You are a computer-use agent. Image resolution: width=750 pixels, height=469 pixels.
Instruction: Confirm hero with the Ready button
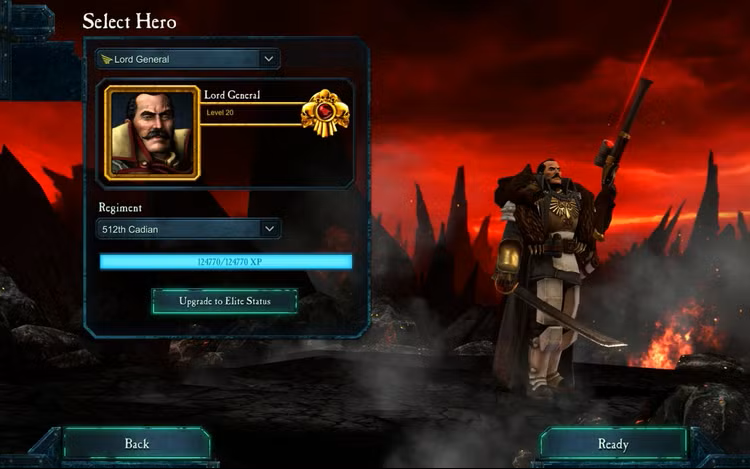612,443
